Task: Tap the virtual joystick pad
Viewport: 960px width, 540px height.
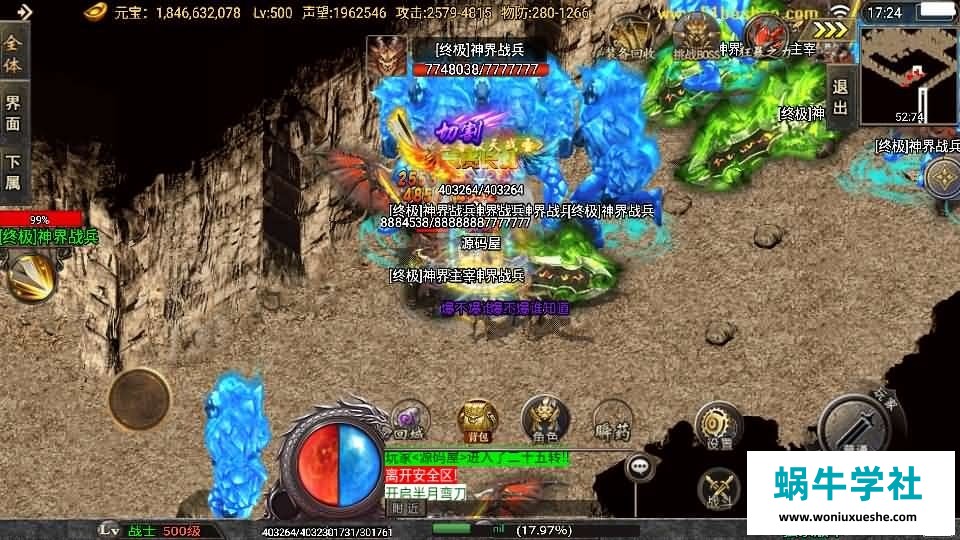Action: click(x=139, y=399)
